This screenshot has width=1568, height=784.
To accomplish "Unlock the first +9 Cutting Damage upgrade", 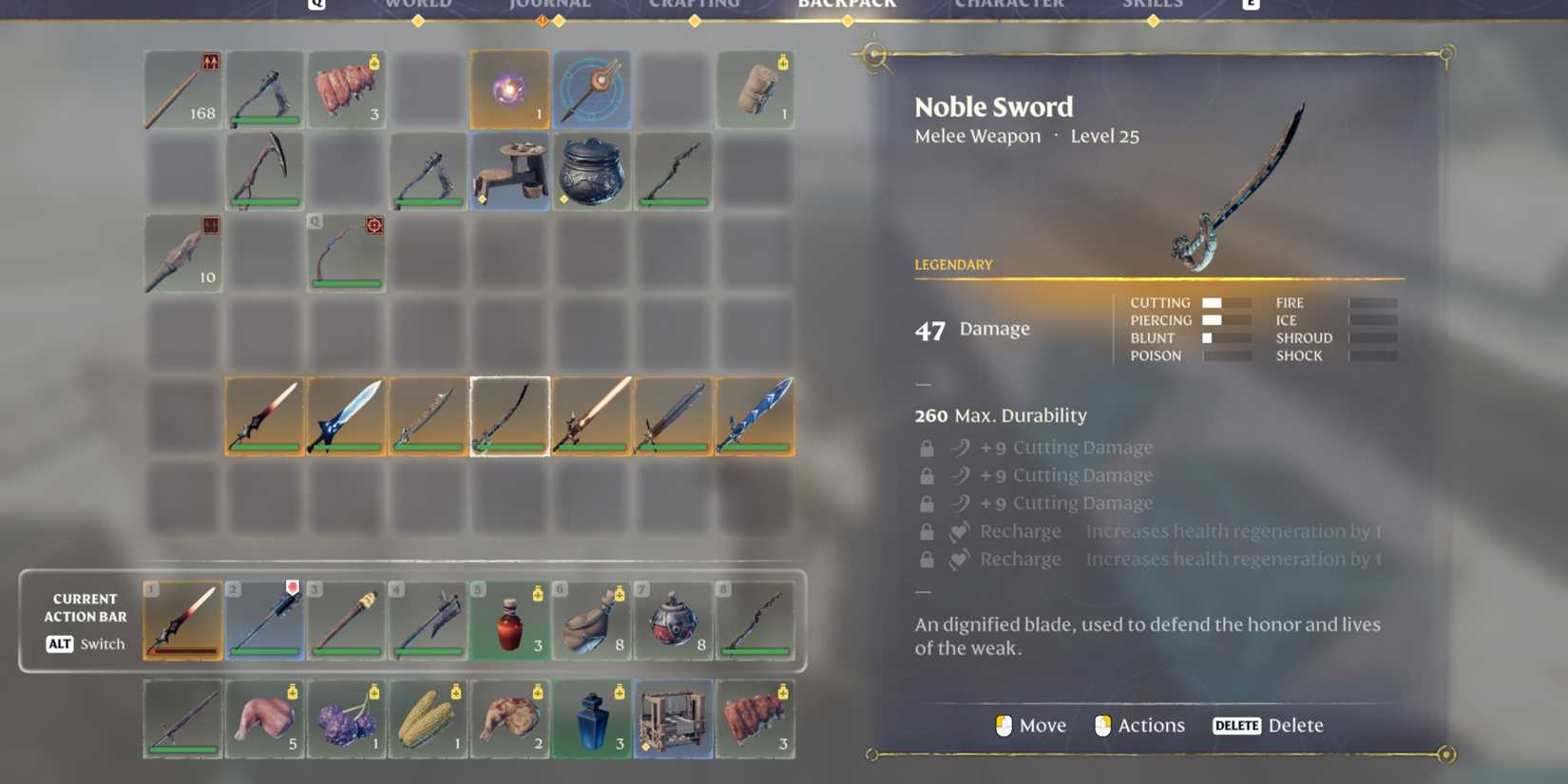I will (x=927, y=447).
